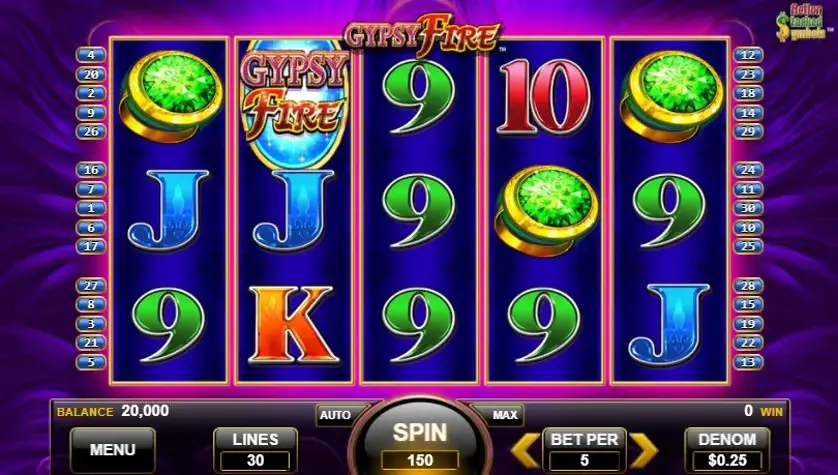The image size is (838, 475).
Task: Change the number of LINES
Action: pos(255,449)
